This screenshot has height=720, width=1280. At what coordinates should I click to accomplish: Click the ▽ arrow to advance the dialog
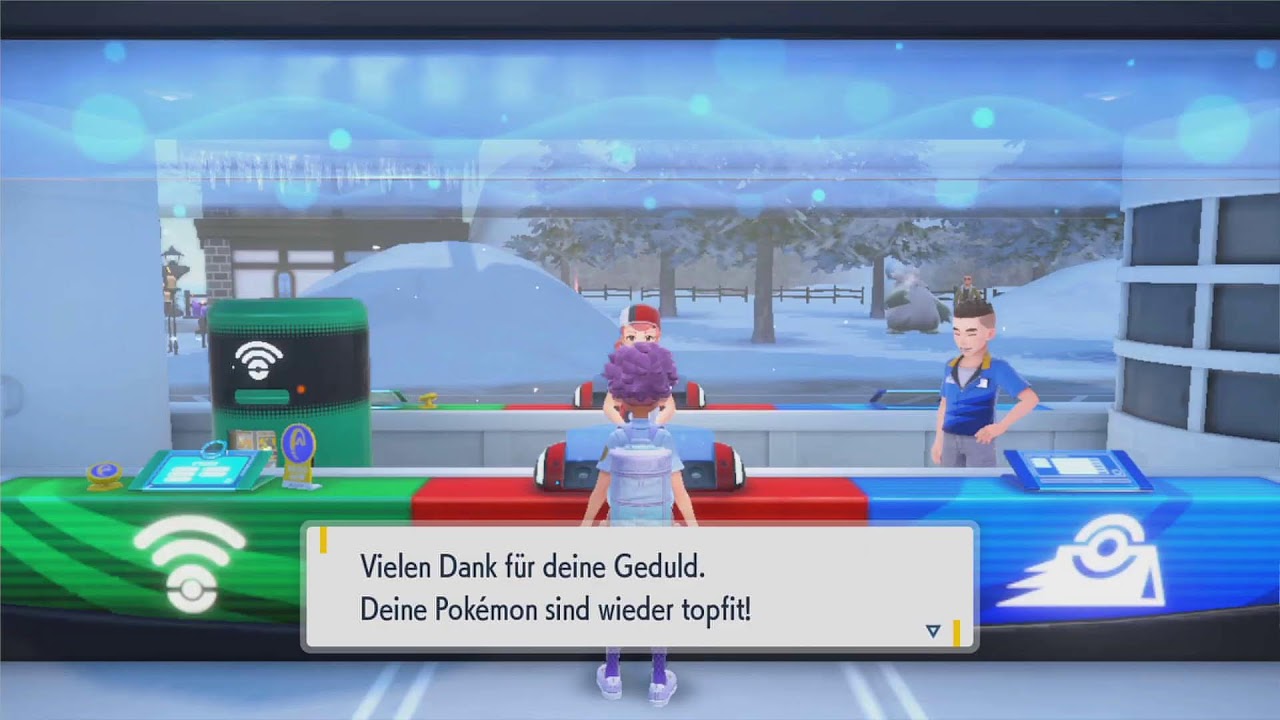[932, 631]
